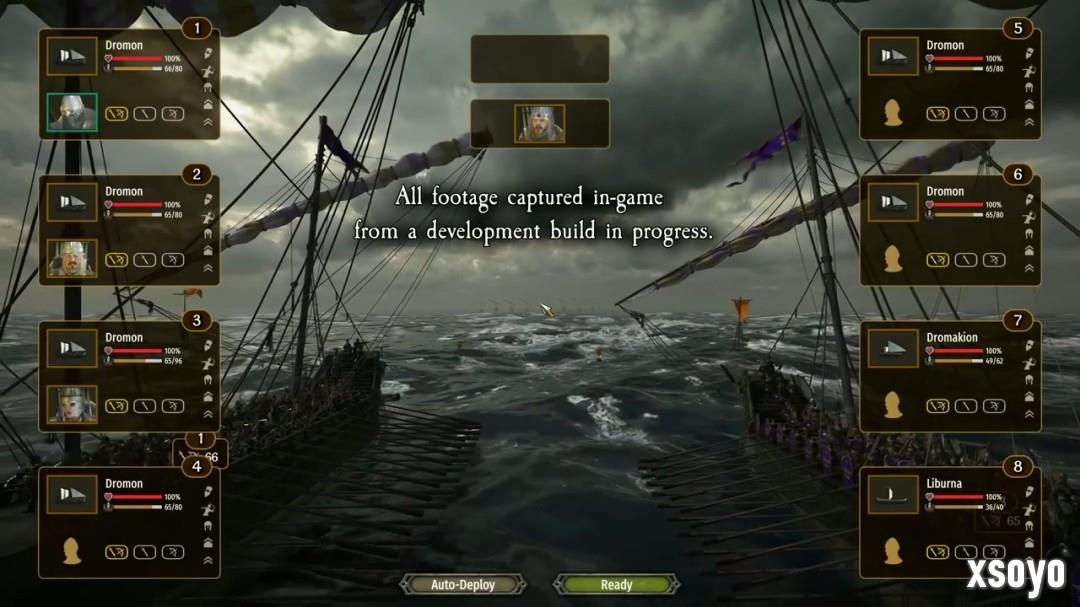Click the empty panel above the hero portrait
Image resolution: width=1080 pixels, height=607 pixels.
(540, 59)
